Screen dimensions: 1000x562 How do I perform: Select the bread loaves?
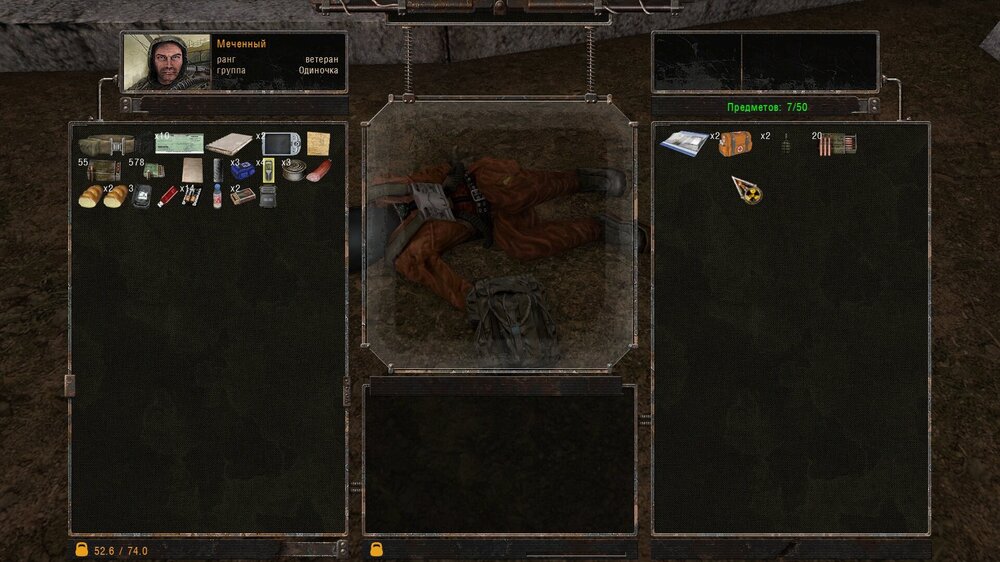point(104,196)
